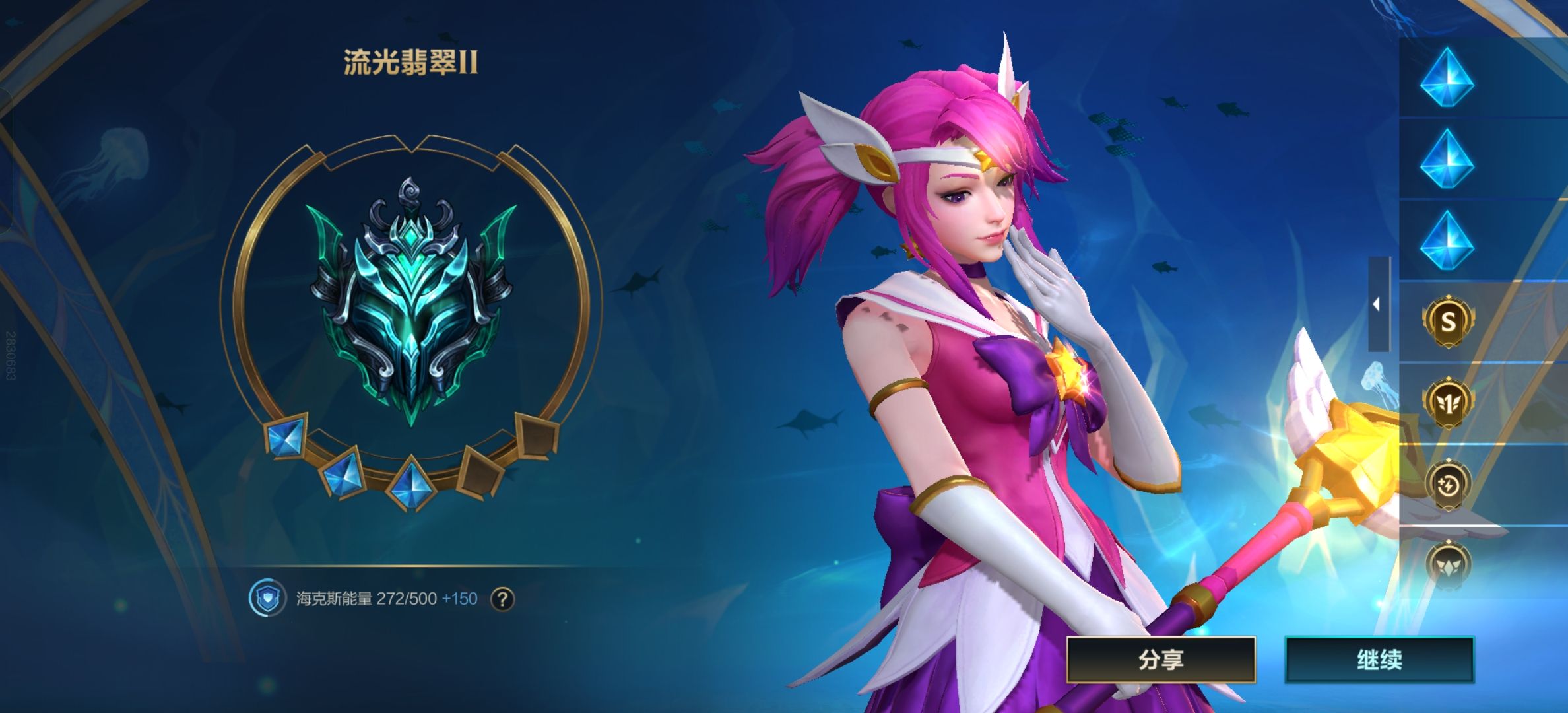Select the S grade badge row
Image resolution: width=1568 pixels, height=713 pixels.
point(1448,322)
